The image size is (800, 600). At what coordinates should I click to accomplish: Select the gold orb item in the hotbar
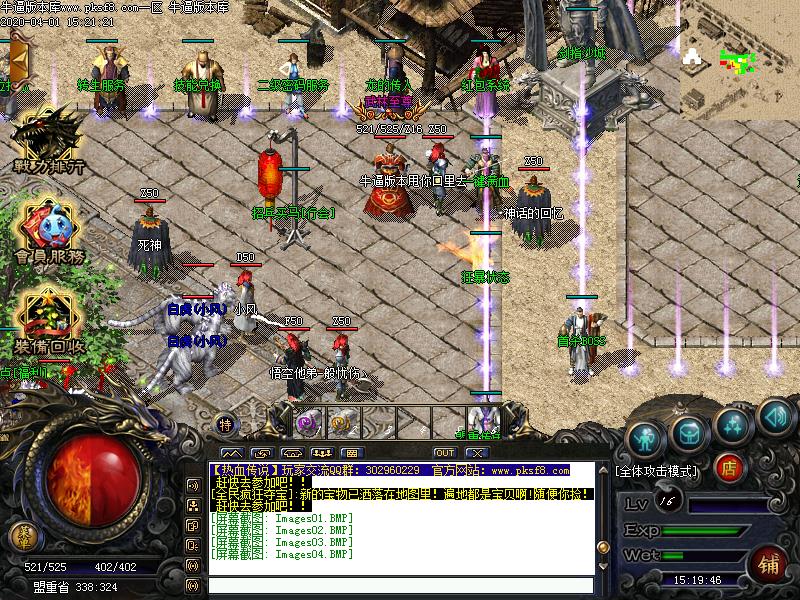click(342, 421)
